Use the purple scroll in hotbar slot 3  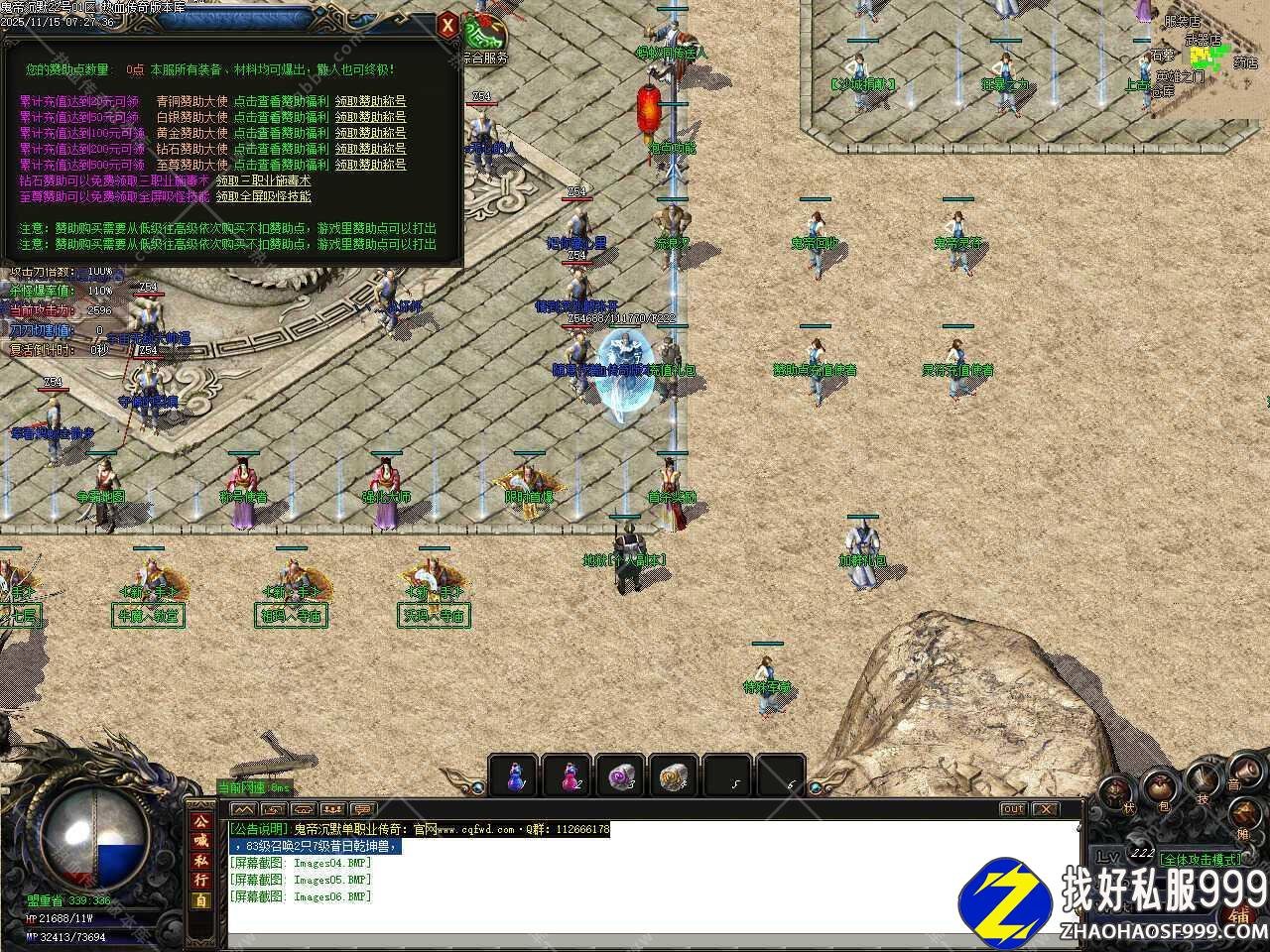[x=621, y=775]
